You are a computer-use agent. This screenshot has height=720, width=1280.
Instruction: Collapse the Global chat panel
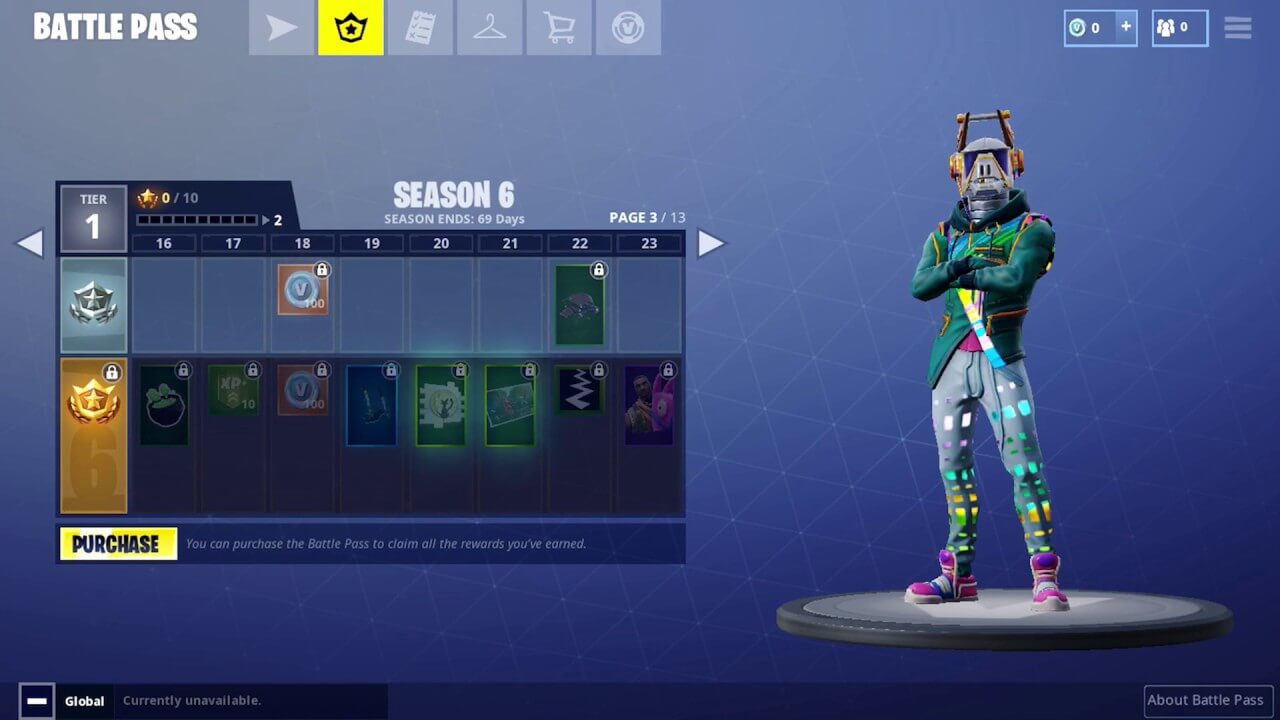pyautogui.click(x=37, y=700)
